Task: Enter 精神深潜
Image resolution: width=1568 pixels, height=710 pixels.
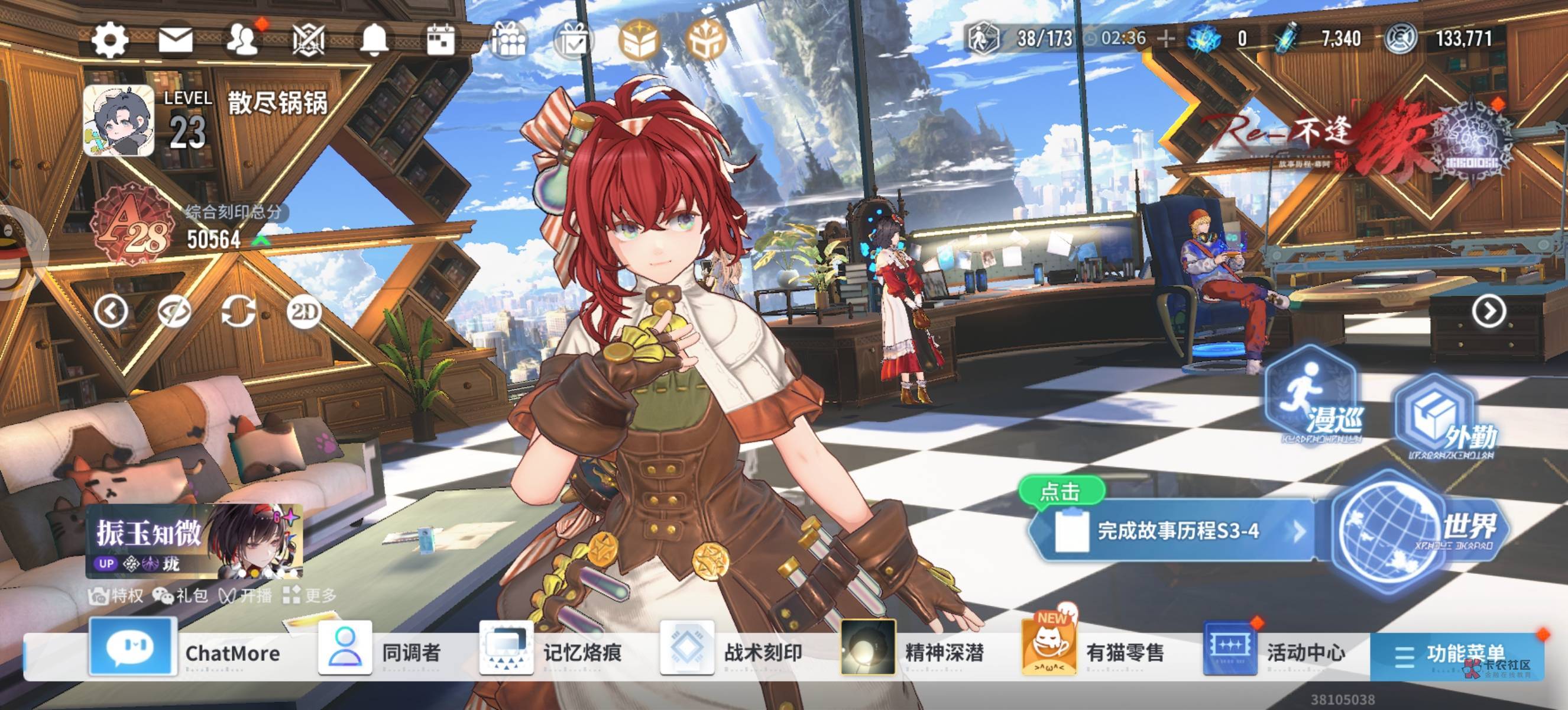Action: [912, 652]
